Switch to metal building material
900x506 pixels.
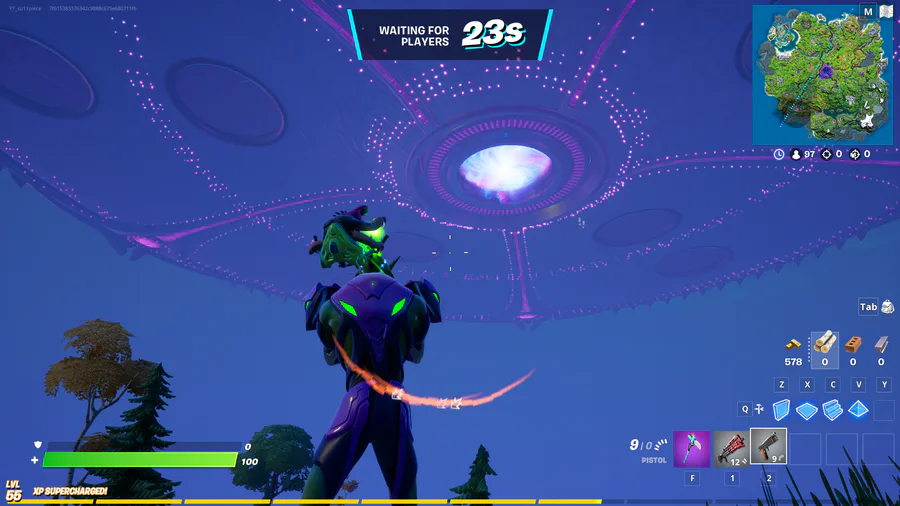[x=881, y=344]
